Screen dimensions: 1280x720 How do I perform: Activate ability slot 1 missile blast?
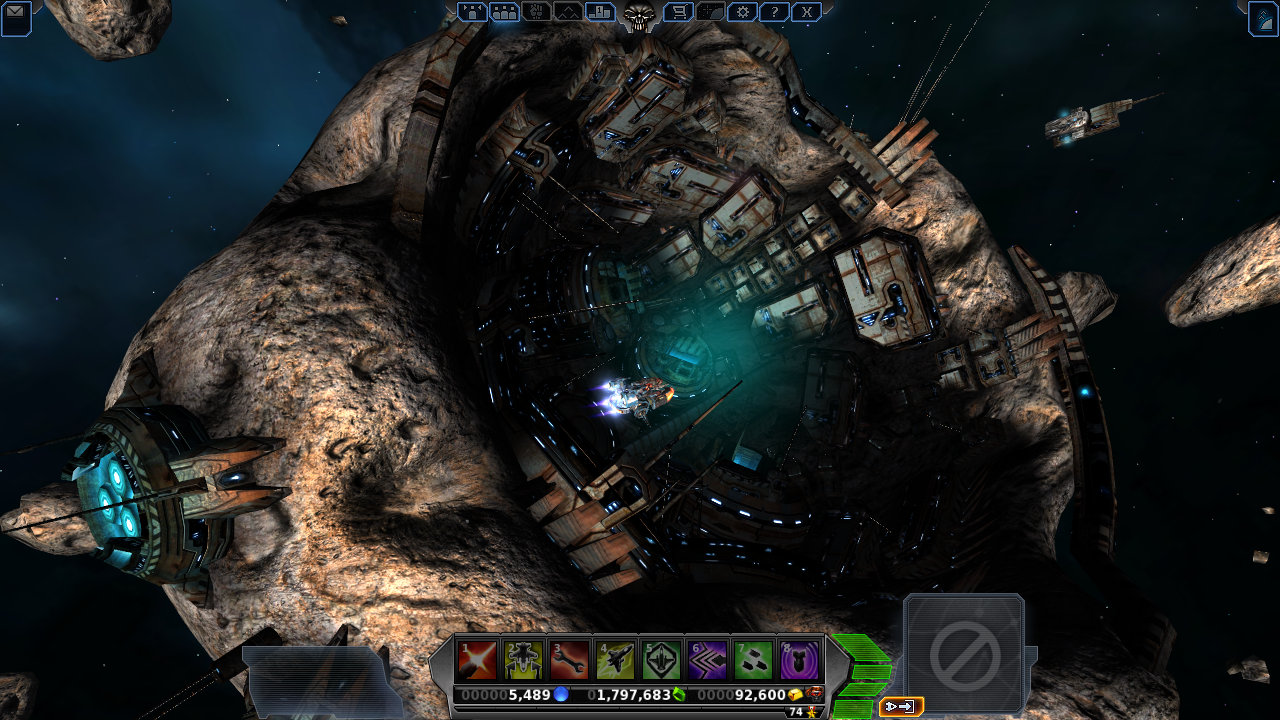coord(477,660)
